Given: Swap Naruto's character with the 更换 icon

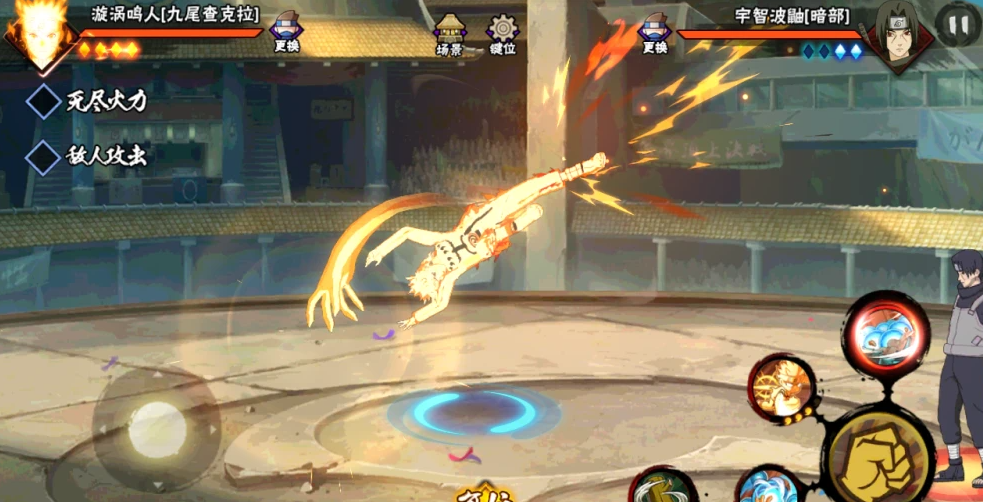Looking at the screenshot, I should [286, 33].
